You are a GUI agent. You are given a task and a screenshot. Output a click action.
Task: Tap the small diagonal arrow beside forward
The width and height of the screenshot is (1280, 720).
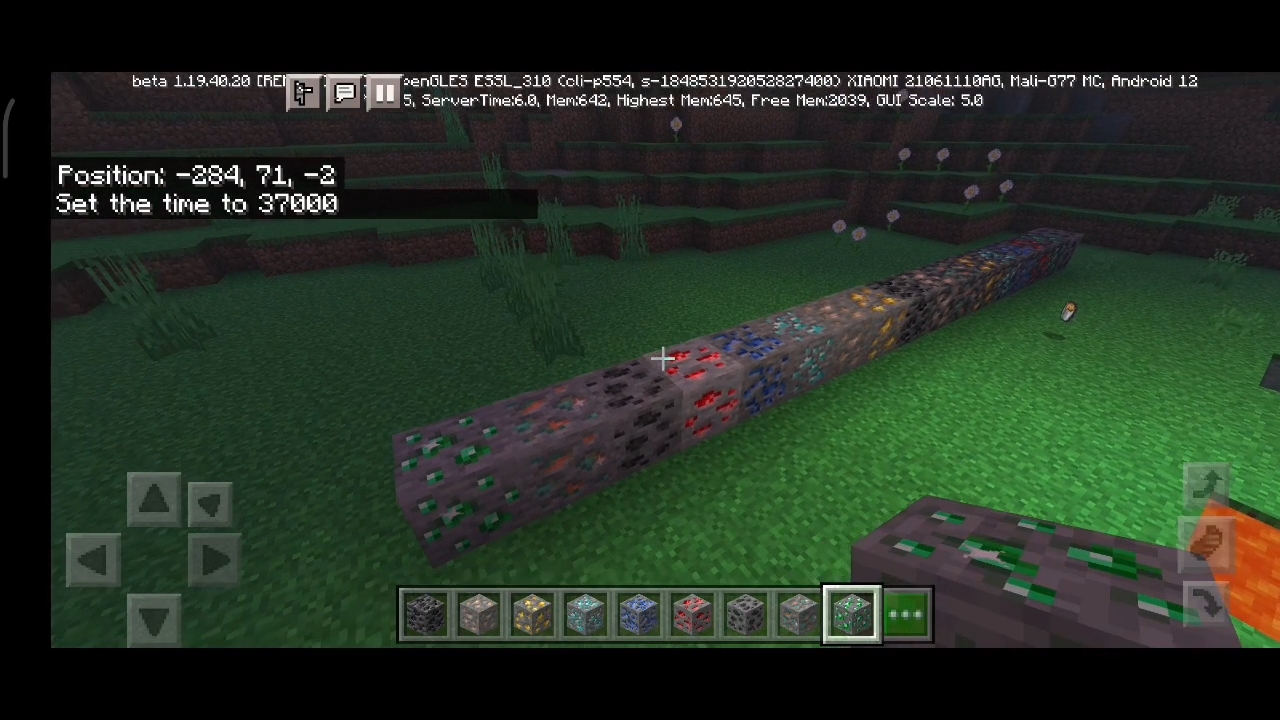210,503
